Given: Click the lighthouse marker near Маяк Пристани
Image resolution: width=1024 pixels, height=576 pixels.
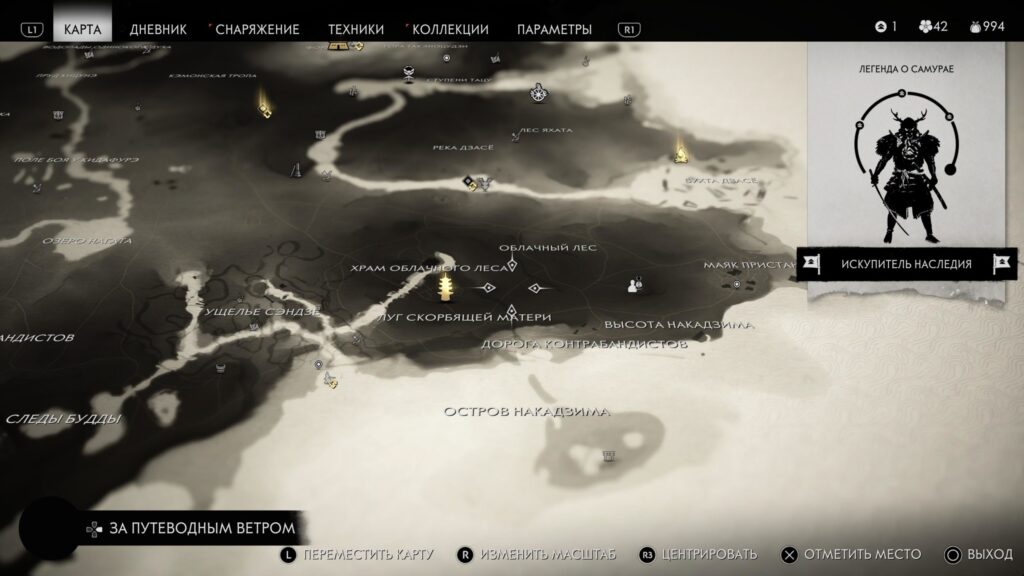Looking at the screenshot, I should coord(738,284).
